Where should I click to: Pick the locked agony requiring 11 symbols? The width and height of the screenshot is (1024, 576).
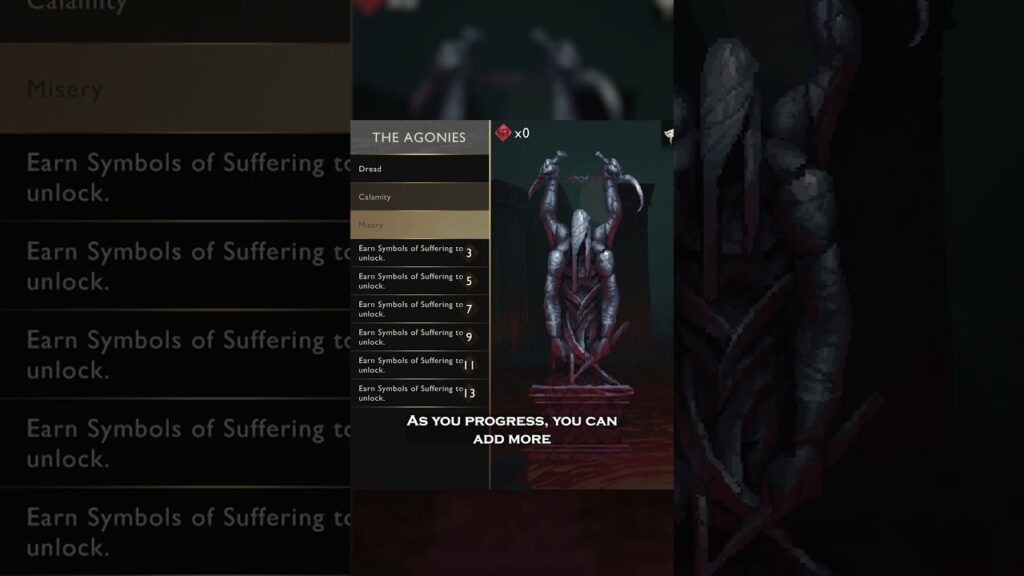coord(419,365)
